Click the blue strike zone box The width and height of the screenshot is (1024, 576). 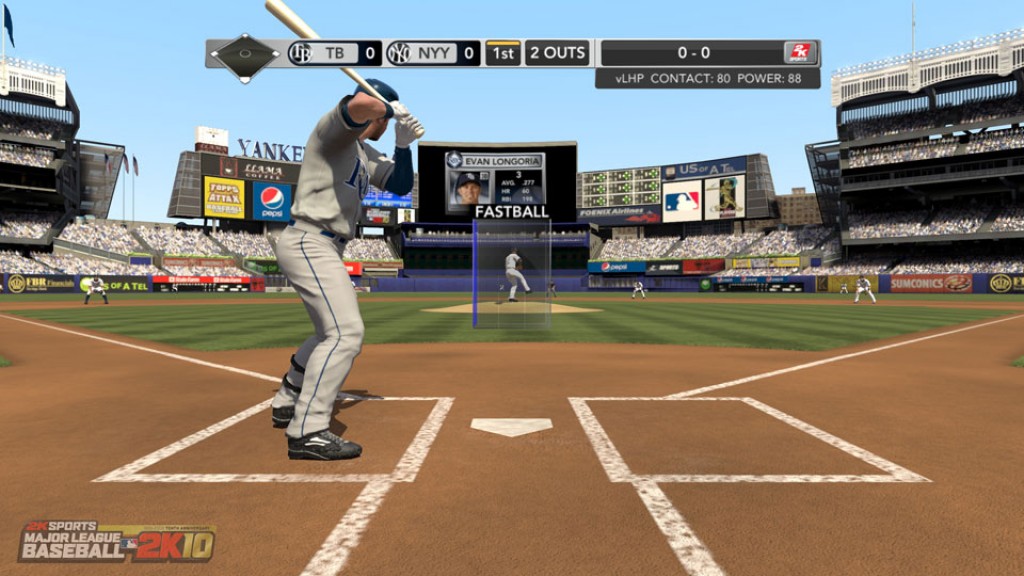pyautogui.click(x=512, y=274)
